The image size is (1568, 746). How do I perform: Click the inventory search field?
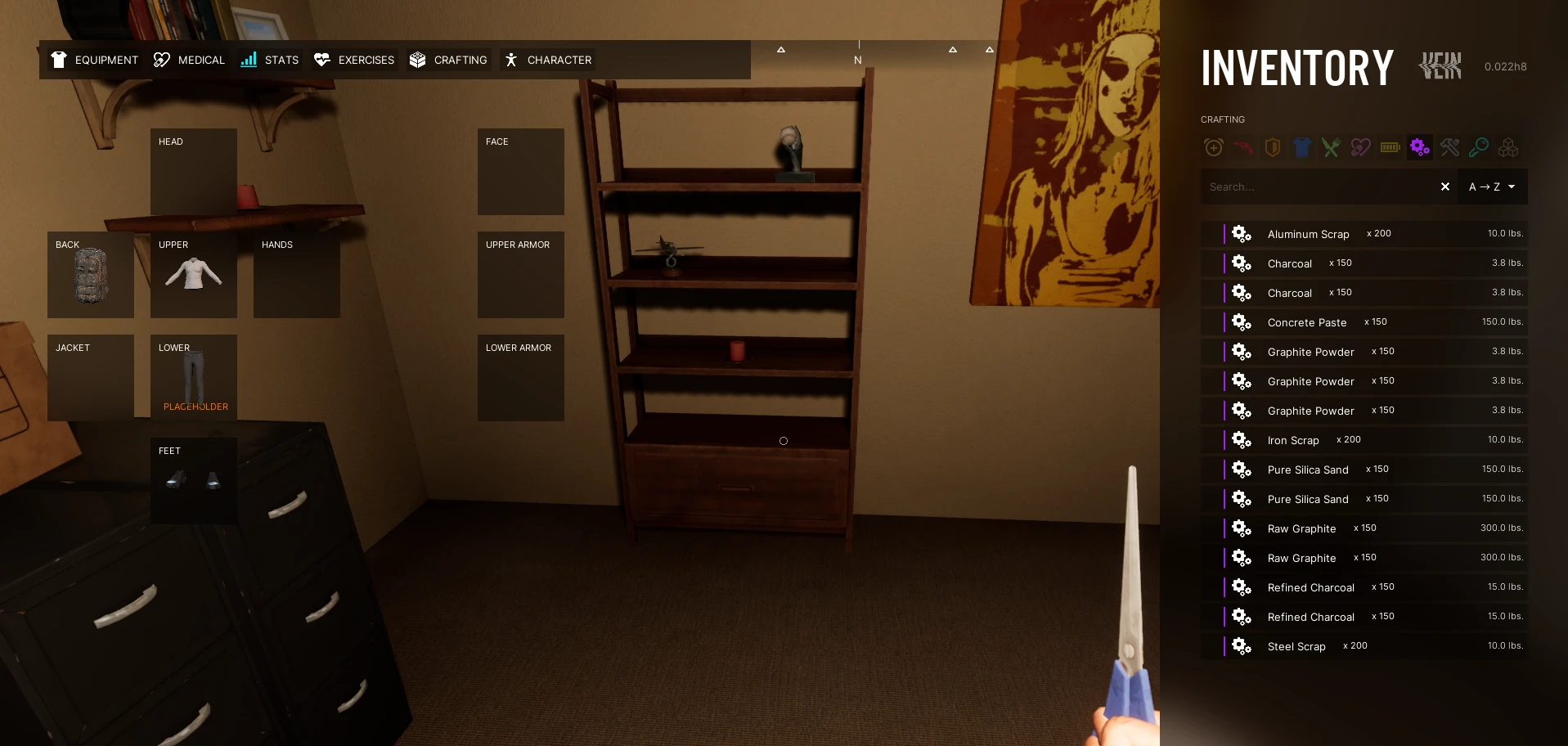tap(1317, 187)
